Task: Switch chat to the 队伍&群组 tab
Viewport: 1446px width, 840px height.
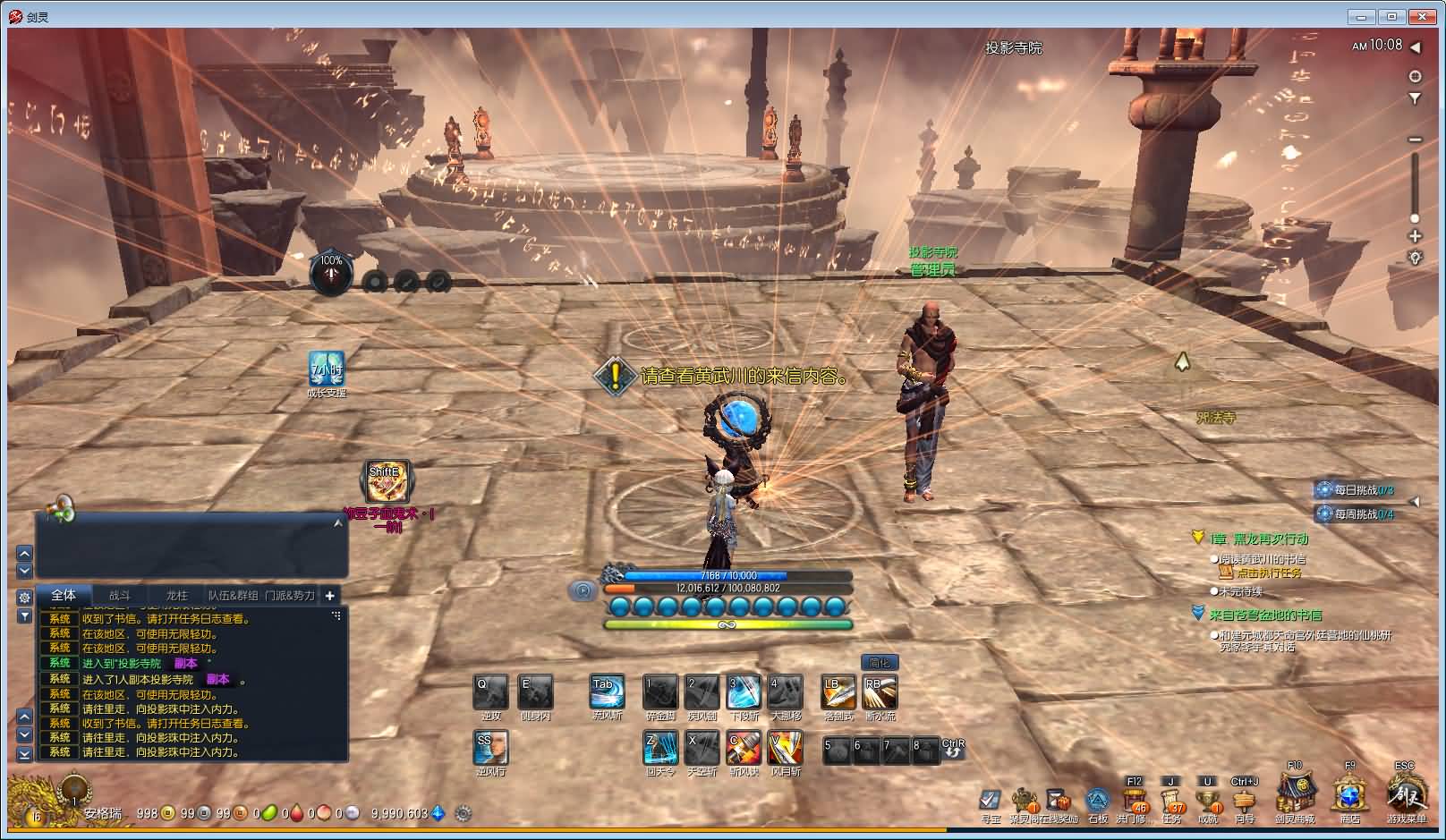Action: pyautogui.click(x=233, y=595)
